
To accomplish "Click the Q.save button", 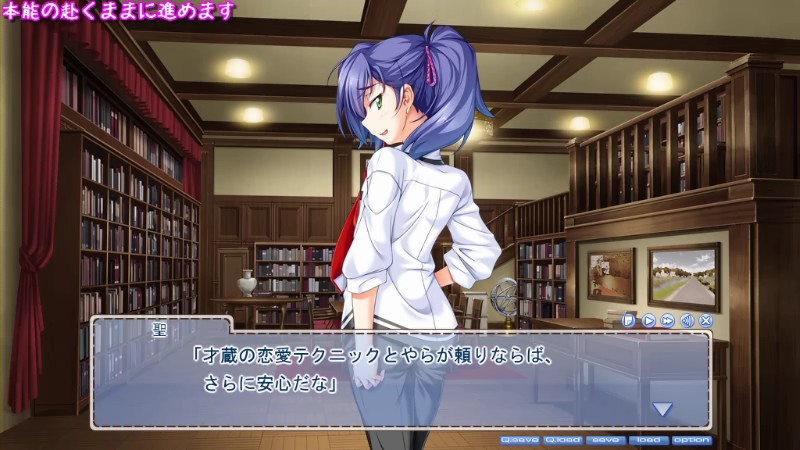I will pyautogui.click(x=519, y=439).
